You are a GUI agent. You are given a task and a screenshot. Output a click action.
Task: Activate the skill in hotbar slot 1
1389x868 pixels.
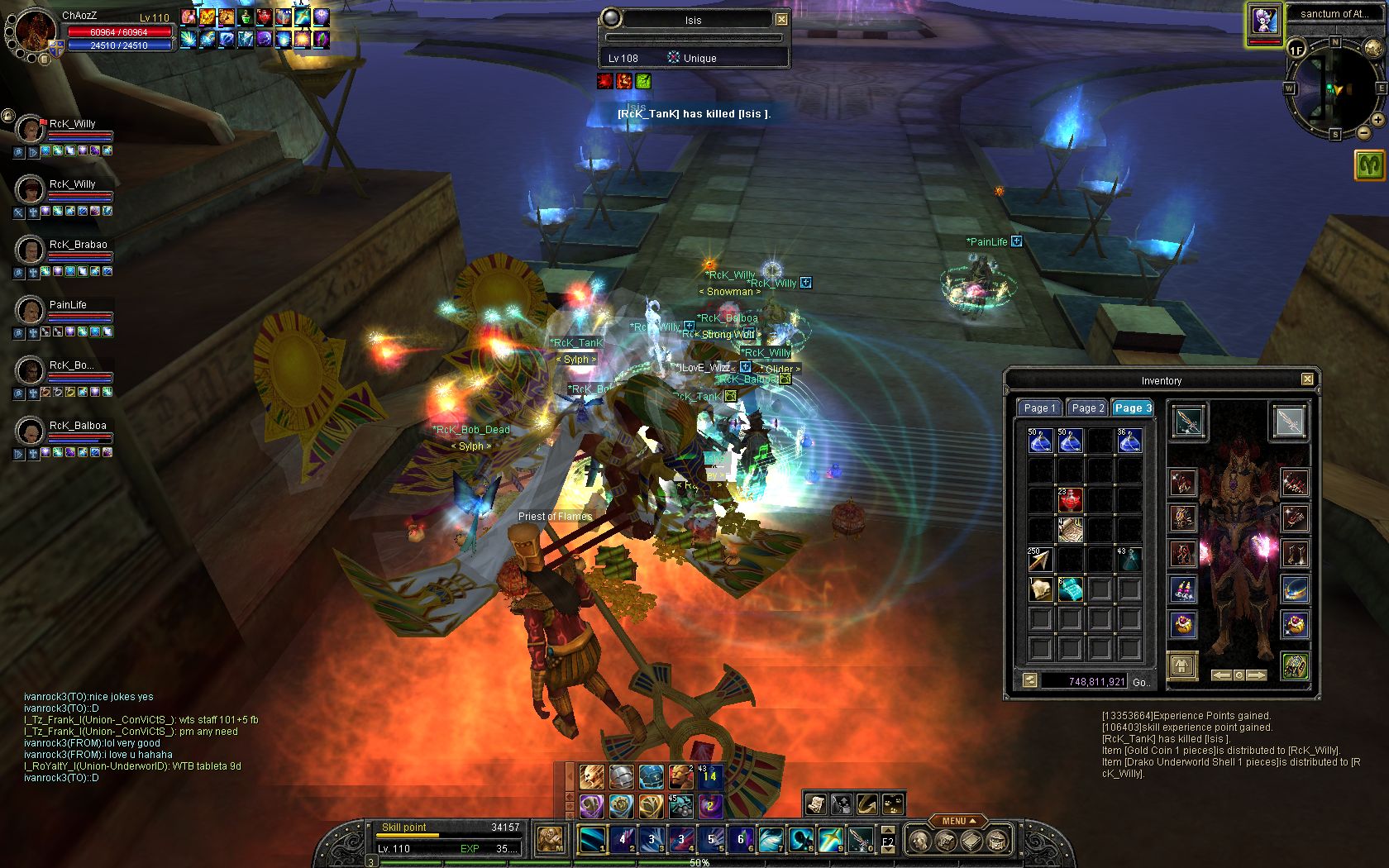coord(592,840)
